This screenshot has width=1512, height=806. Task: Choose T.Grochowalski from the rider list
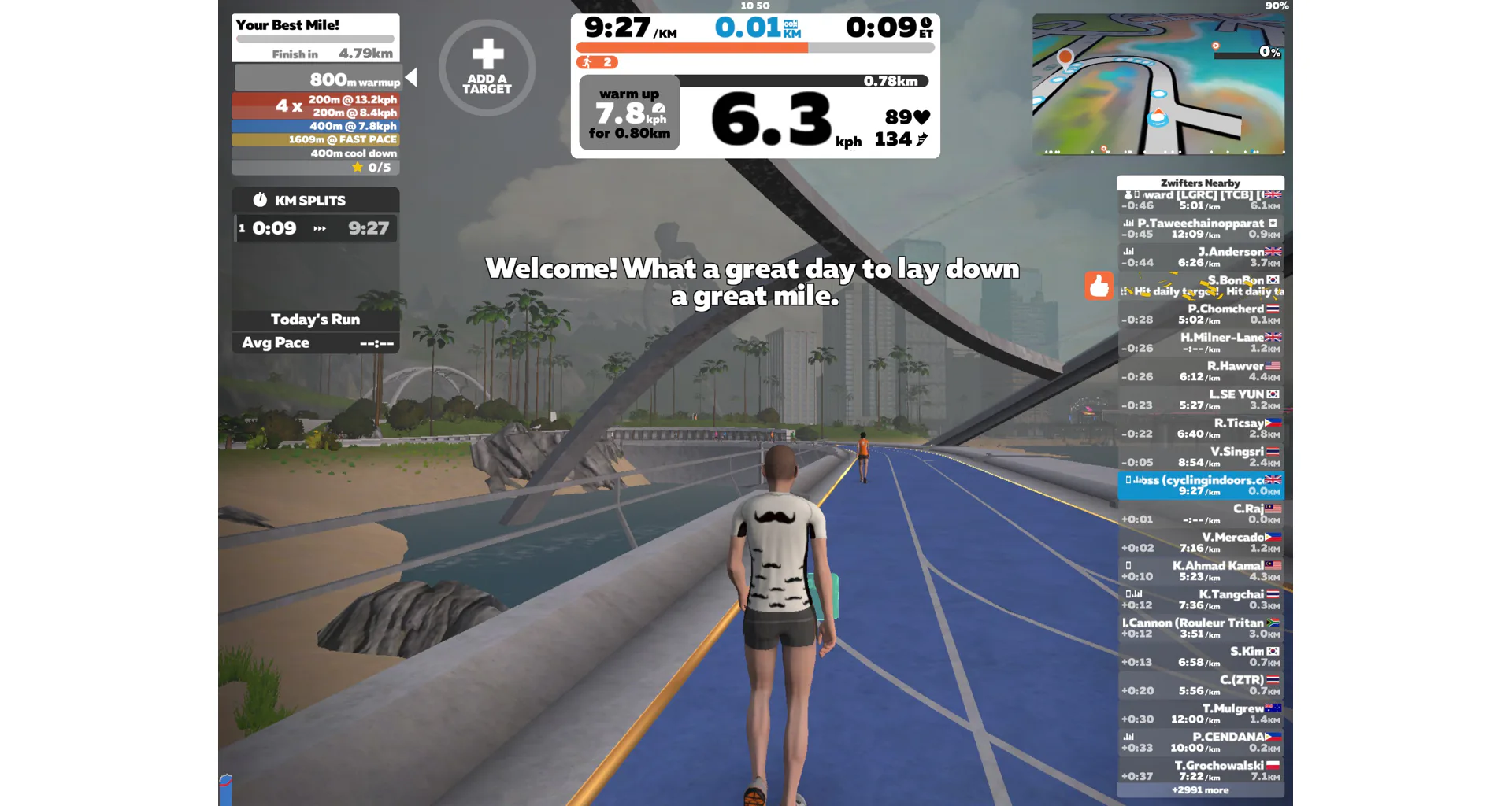coord(1200,771)
